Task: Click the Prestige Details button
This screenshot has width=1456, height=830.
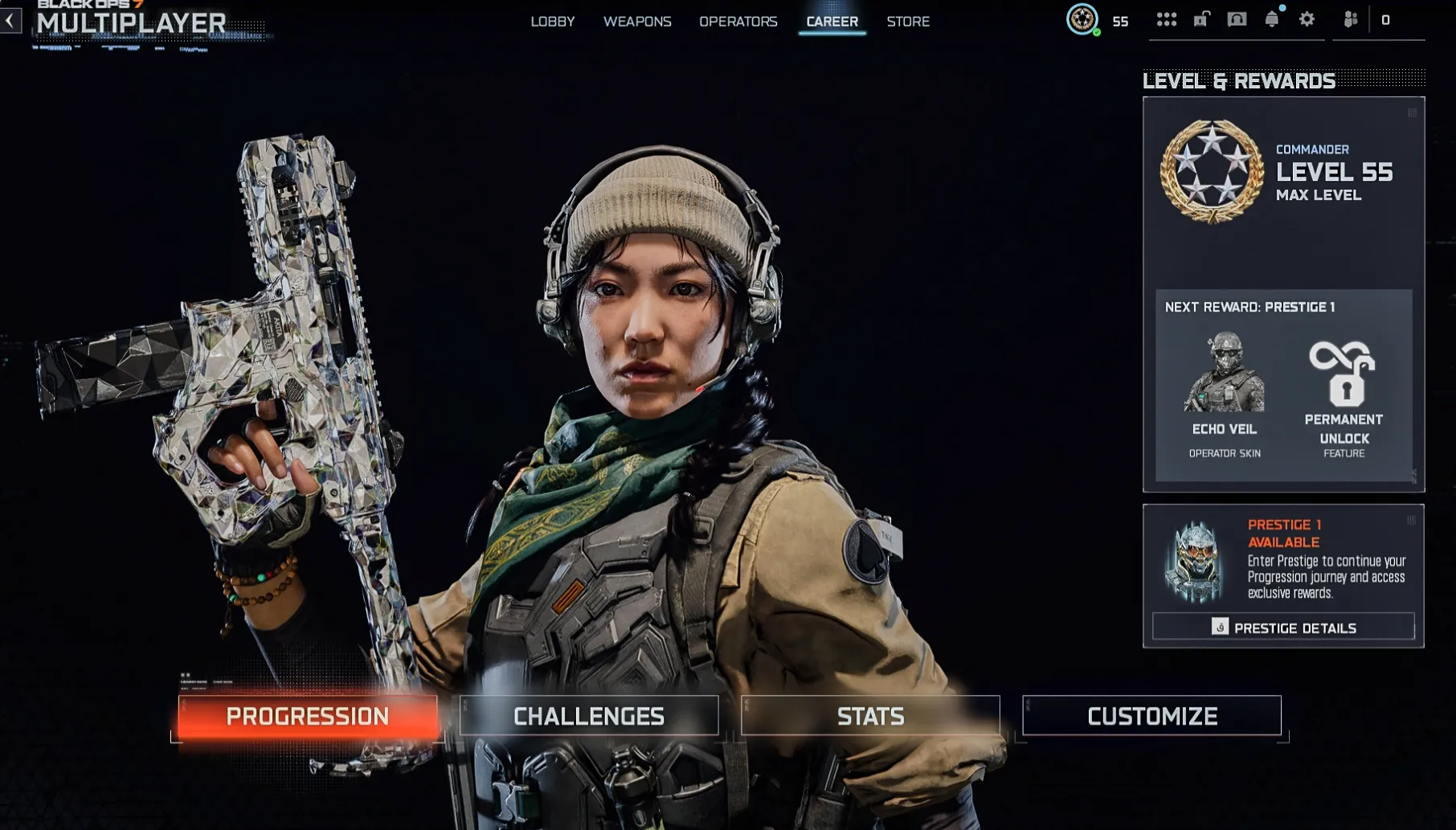Action: (1283, 628)
